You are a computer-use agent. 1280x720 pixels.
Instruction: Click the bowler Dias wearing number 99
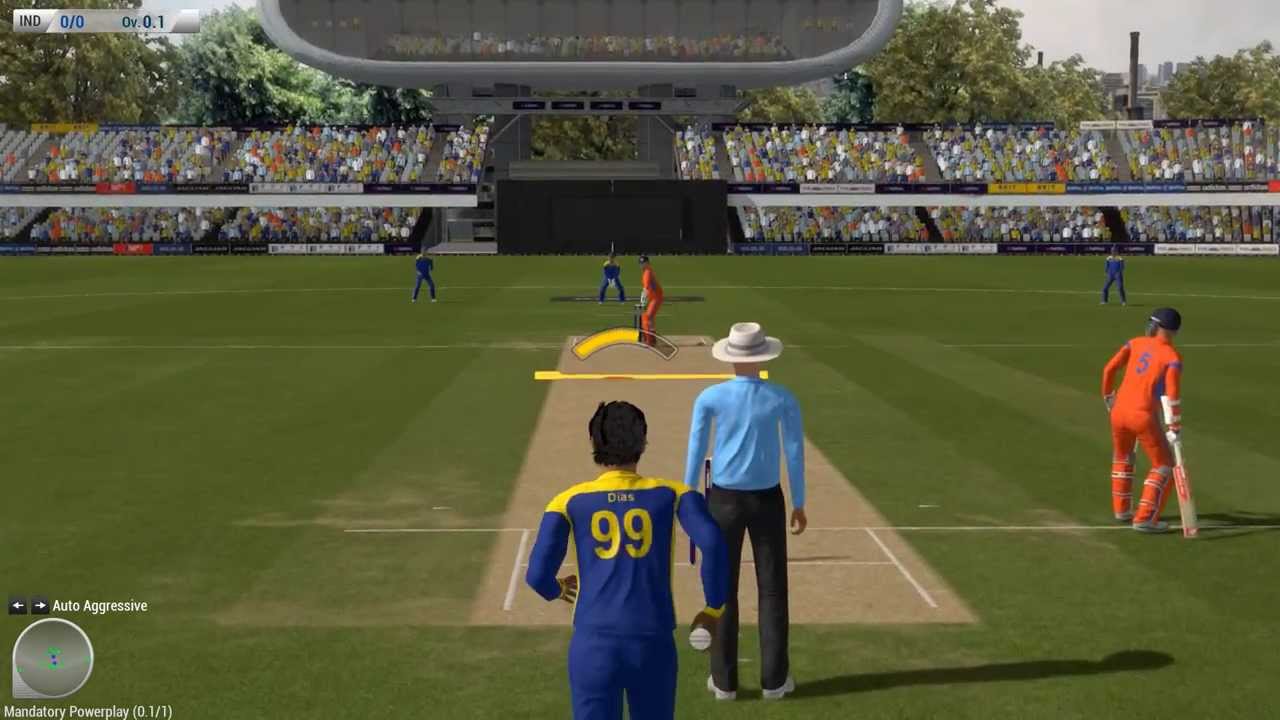[x=620, y=520]
